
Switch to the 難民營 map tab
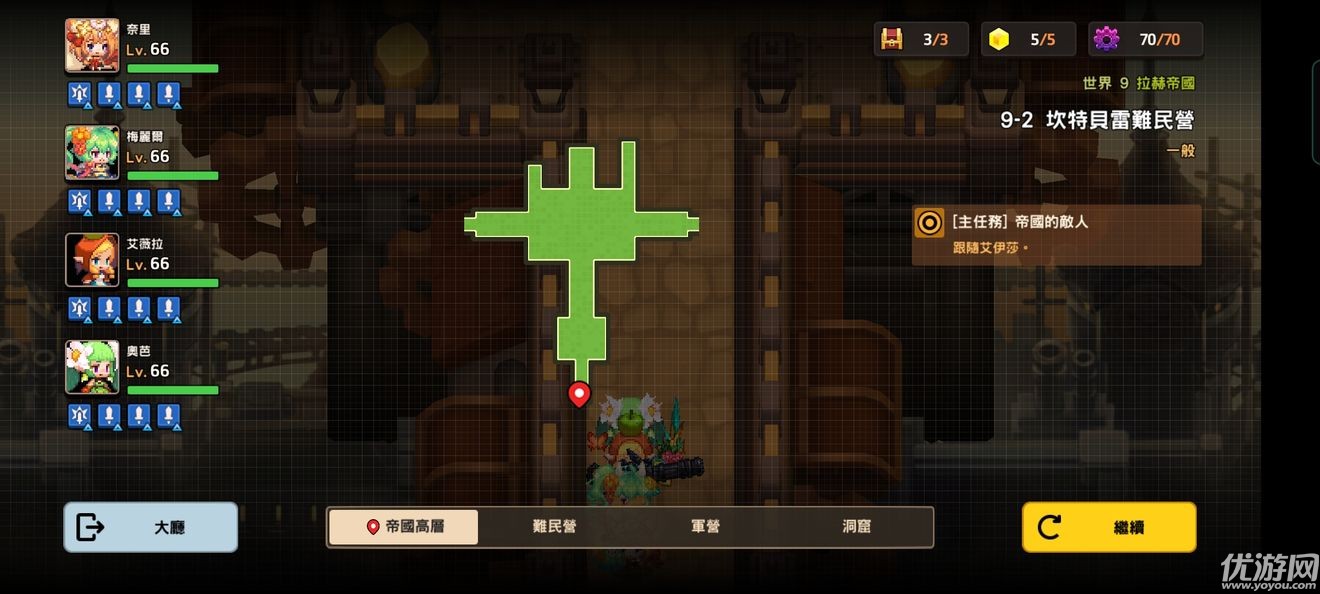(x=554, y=527)
